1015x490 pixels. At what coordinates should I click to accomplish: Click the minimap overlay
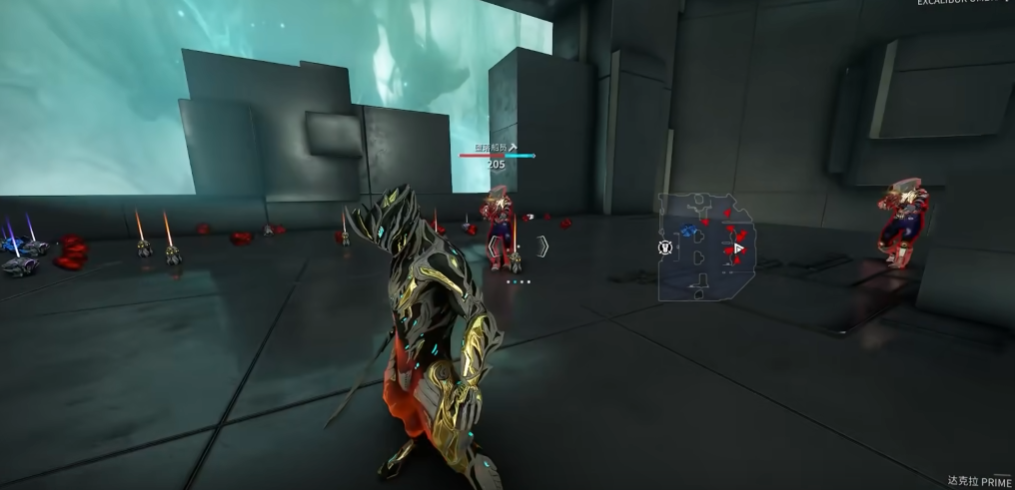tap(707, 247)
